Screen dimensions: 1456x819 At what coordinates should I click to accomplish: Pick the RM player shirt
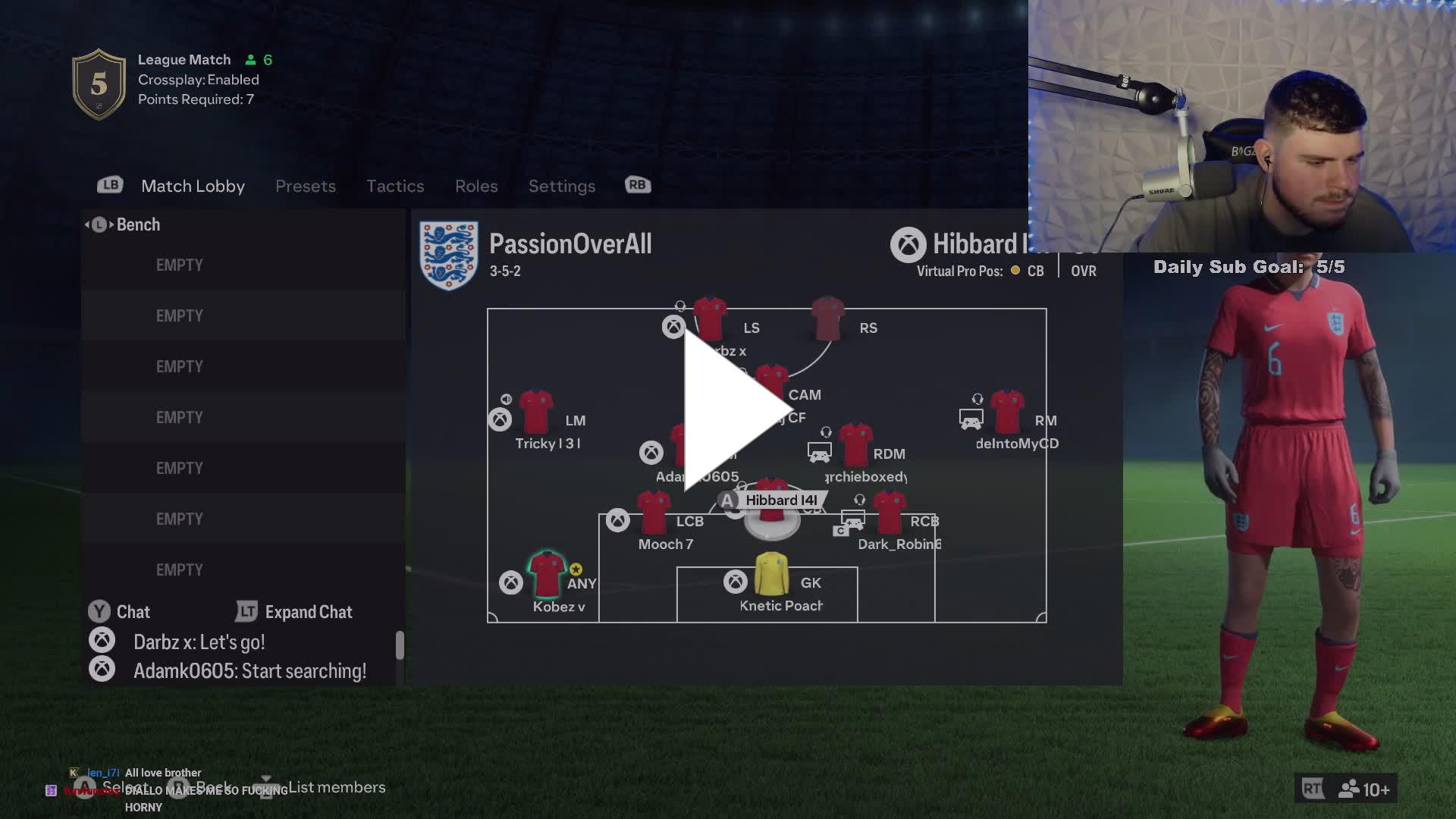(x=1007, y=412)
